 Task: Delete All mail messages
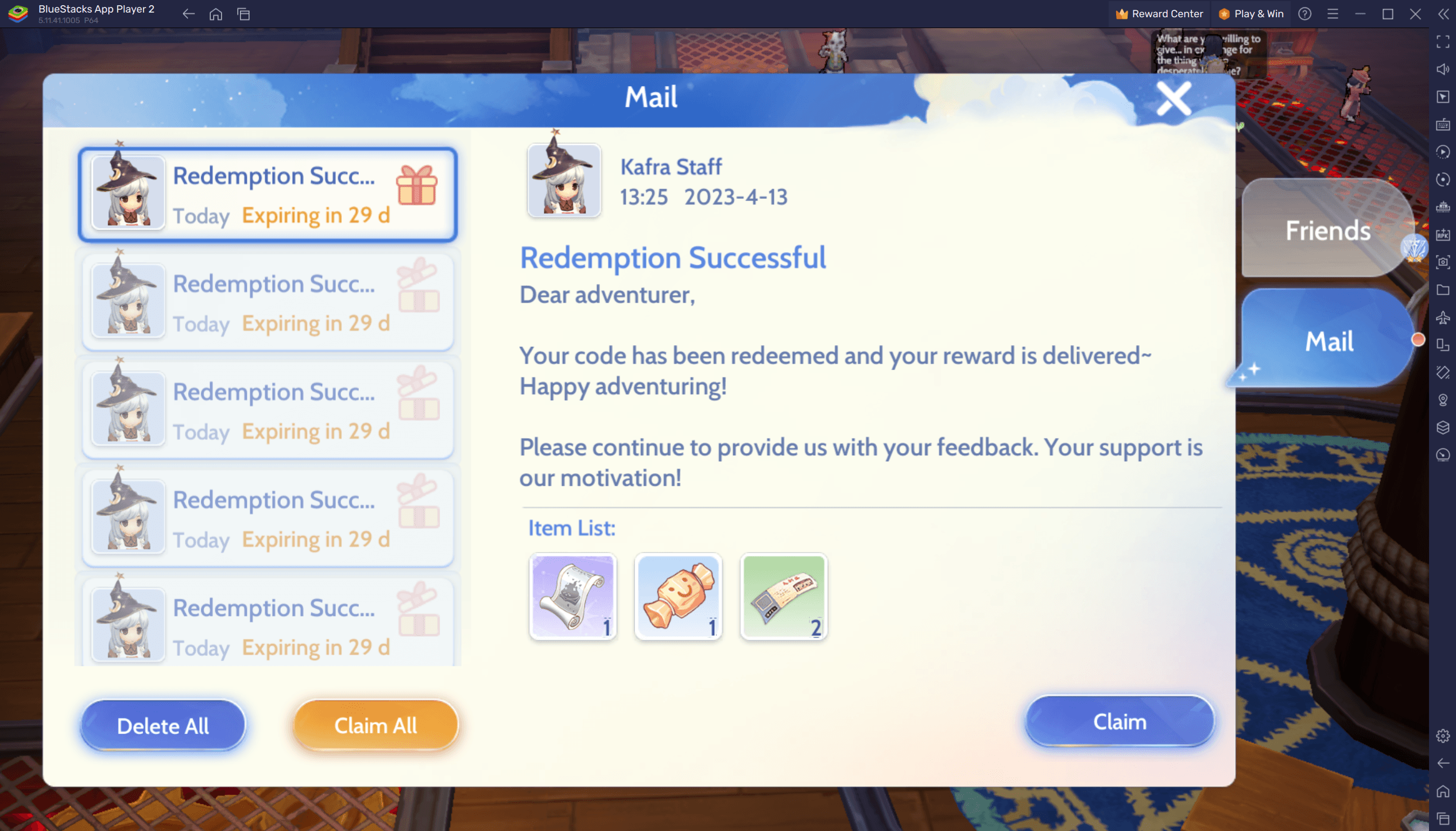click(x=163, y=725)
